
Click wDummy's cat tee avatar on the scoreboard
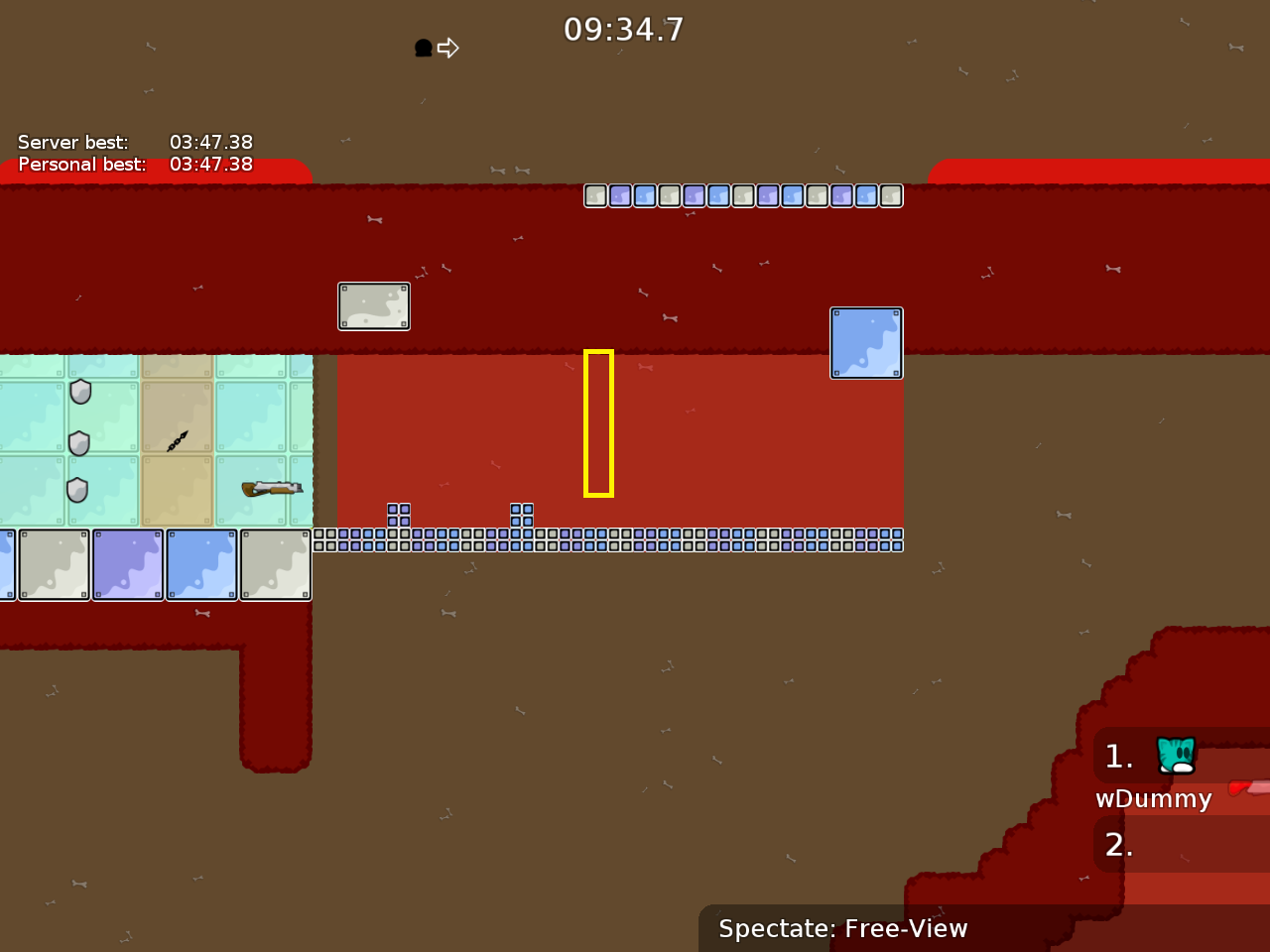pyautogui.click(x=1176, y=756)
